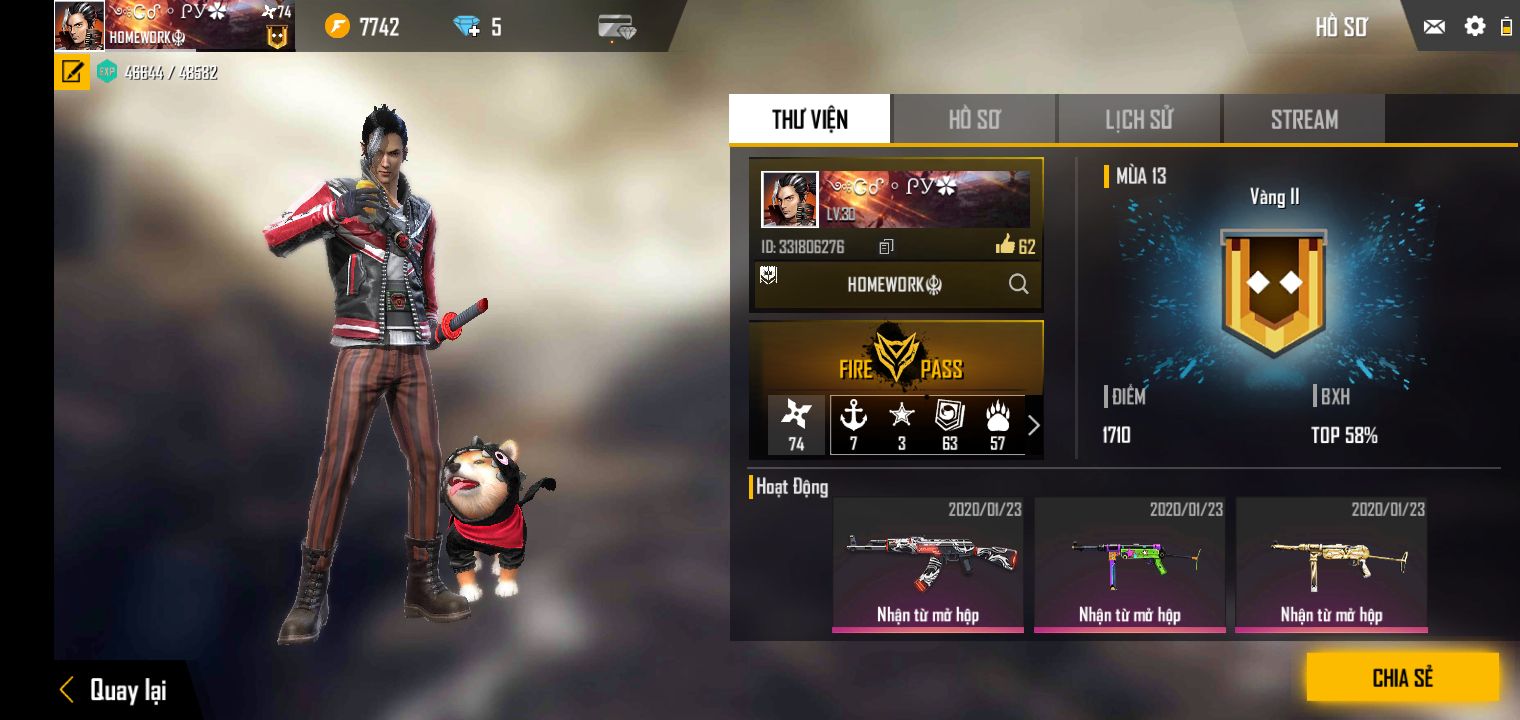Click the yellow edit profile pencil

[72, 72]
